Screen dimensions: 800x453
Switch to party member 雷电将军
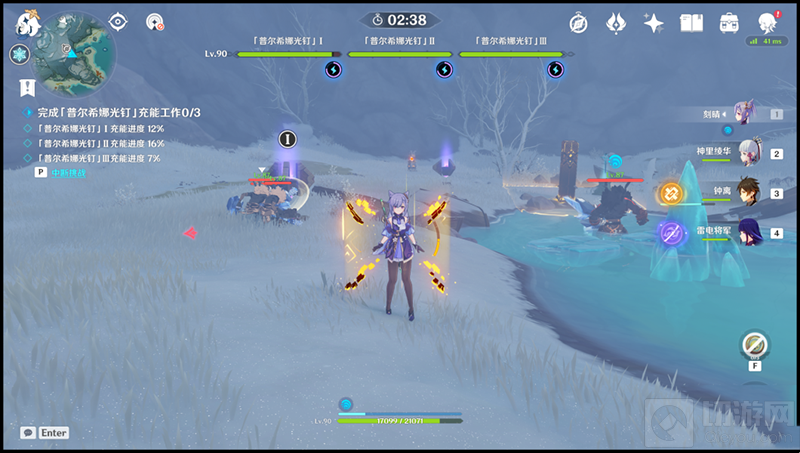pos(751,232)
